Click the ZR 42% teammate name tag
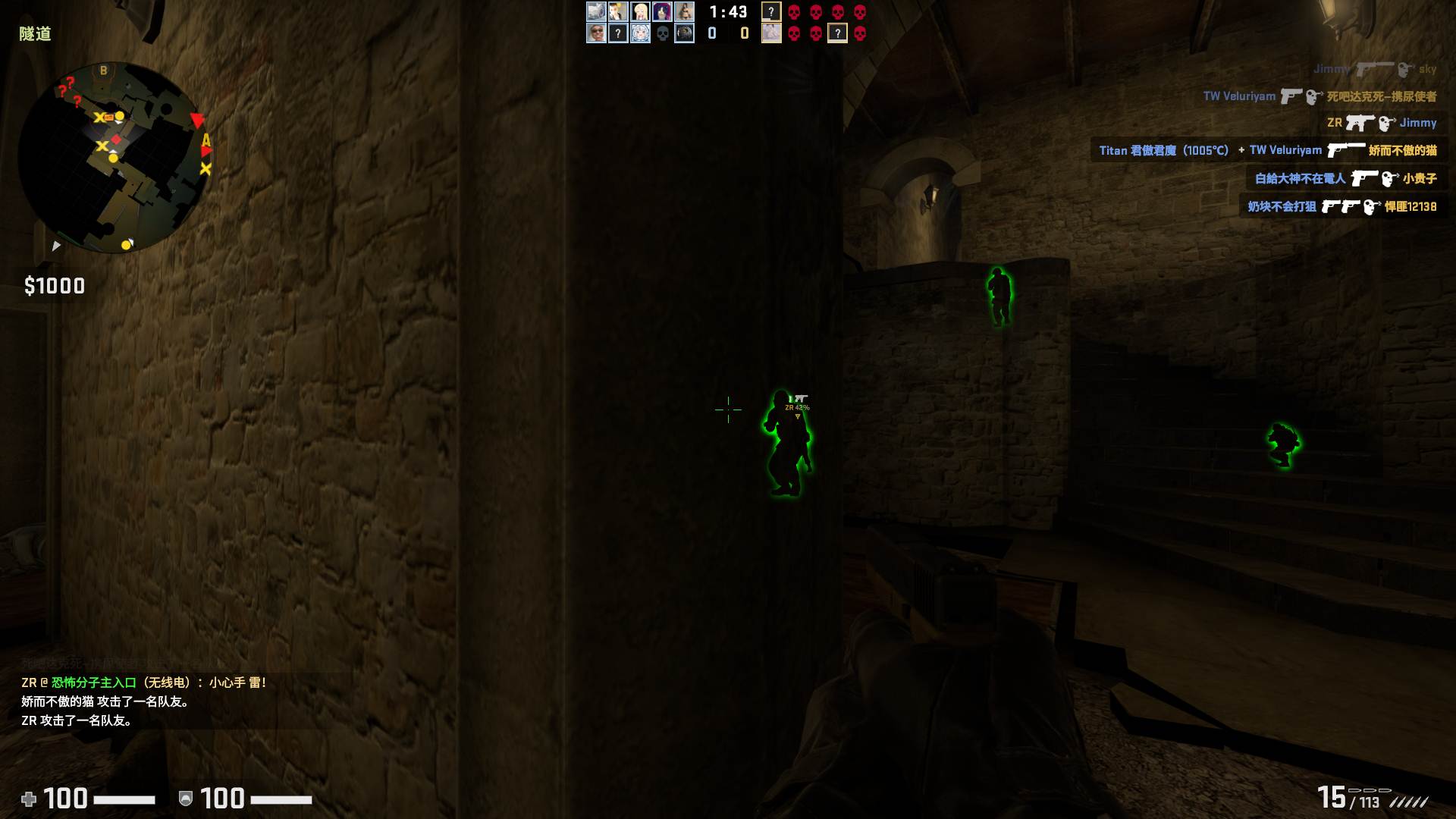Viewport: 1456px width, 819px height. (x=797, y=407)
